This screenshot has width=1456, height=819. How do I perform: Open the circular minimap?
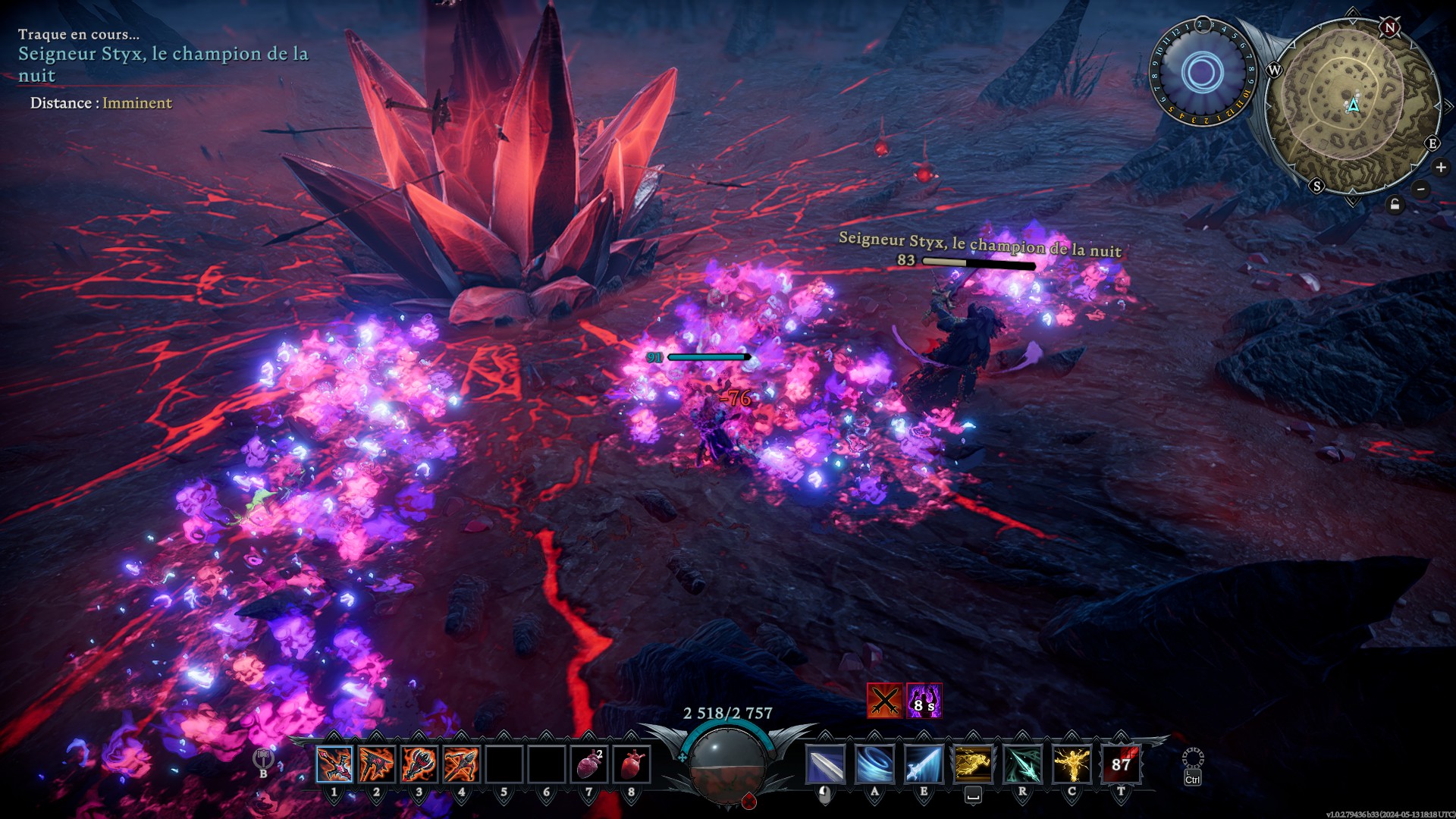1353,104
